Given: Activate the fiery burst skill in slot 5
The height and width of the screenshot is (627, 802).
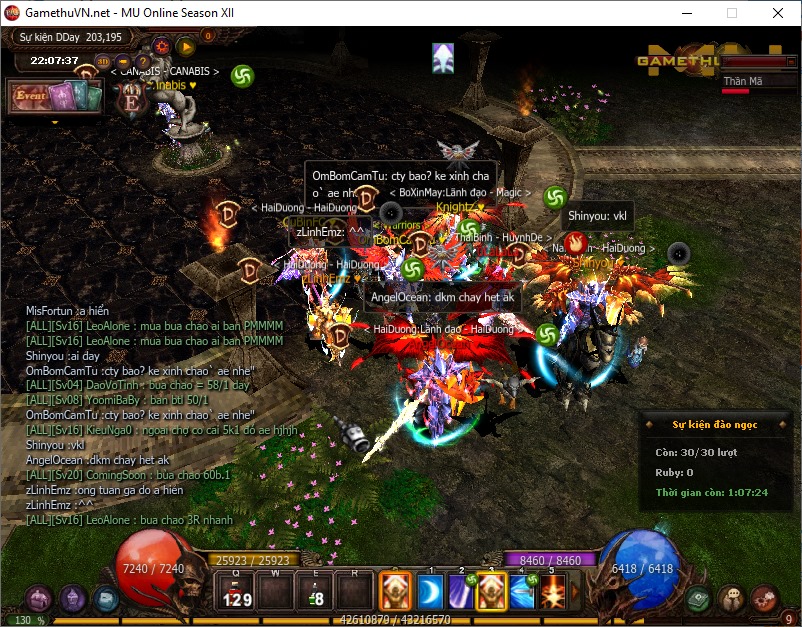Looking at the screenshot, I should coord(552,590).
